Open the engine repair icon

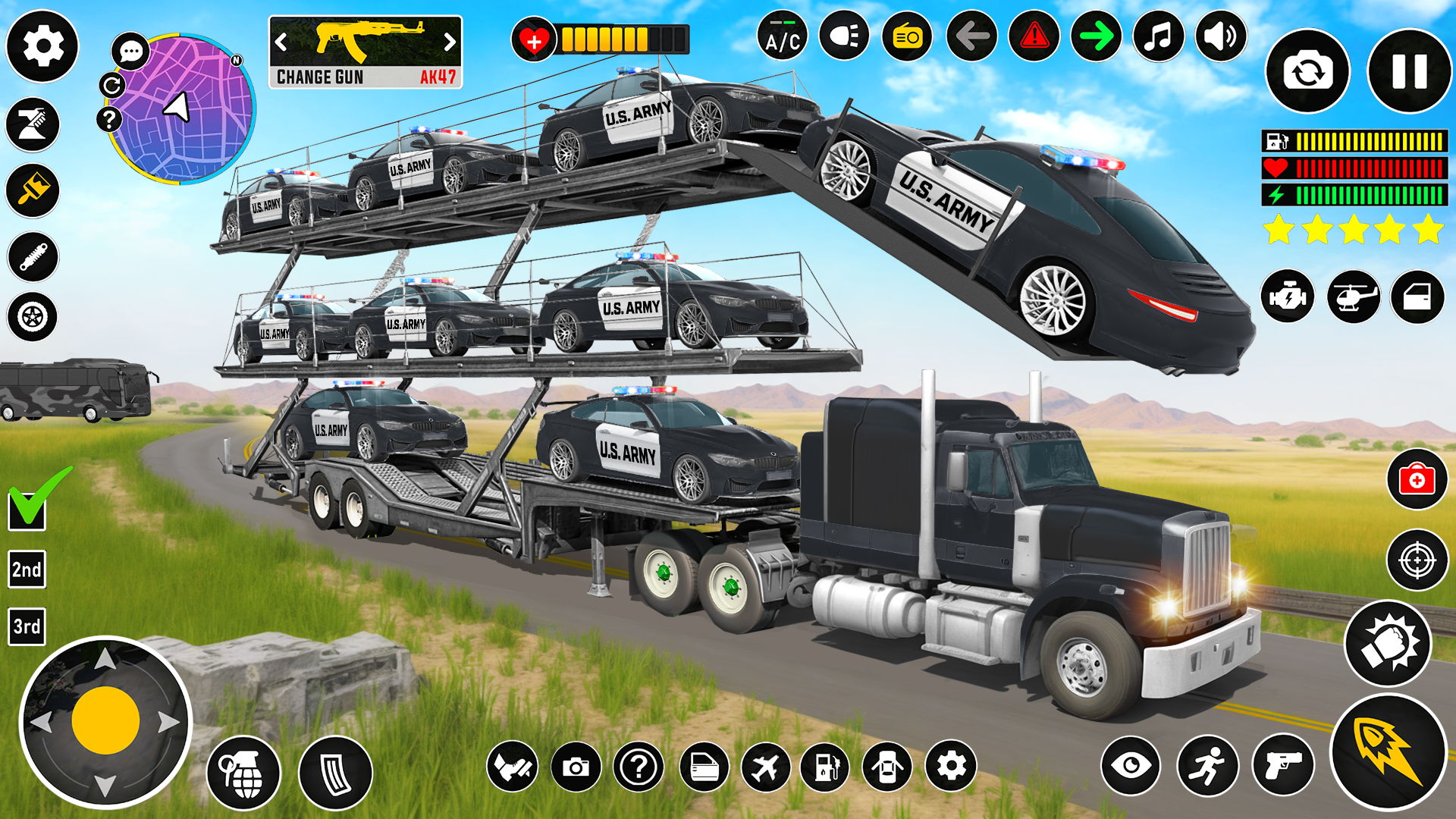pos(1287,297)
